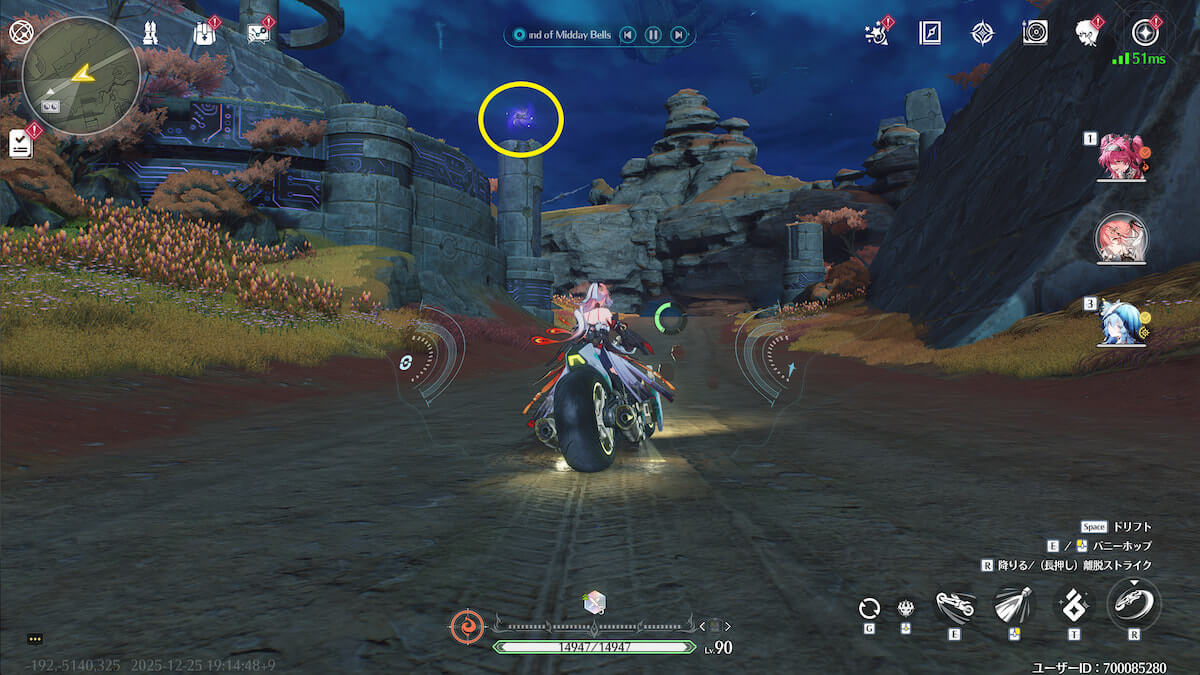Open the vinyl record player icon
Screen dimensions: 1200x675
click(1035, 33)
